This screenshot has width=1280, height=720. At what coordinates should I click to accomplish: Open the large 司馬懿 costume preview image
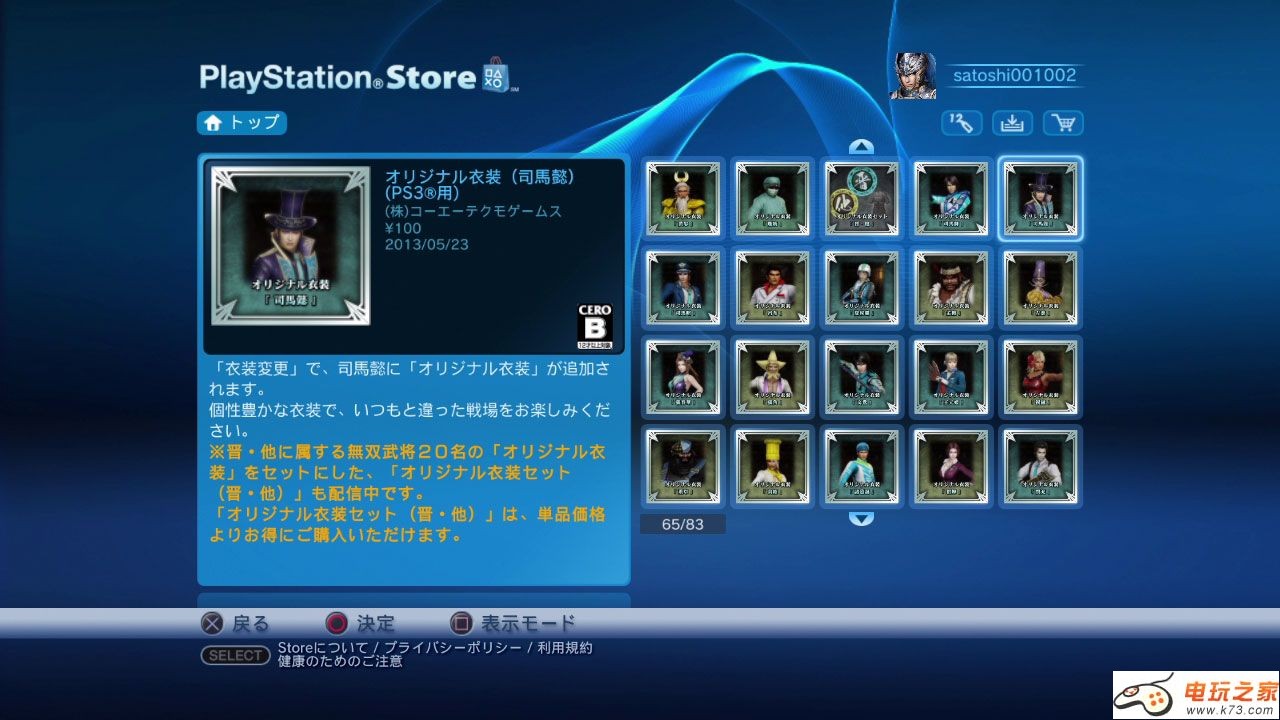[x=291, y=246]
